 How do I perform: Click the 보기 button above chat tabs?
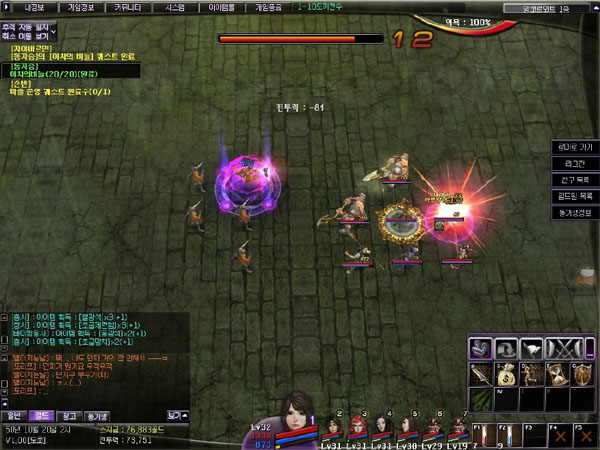176,414
